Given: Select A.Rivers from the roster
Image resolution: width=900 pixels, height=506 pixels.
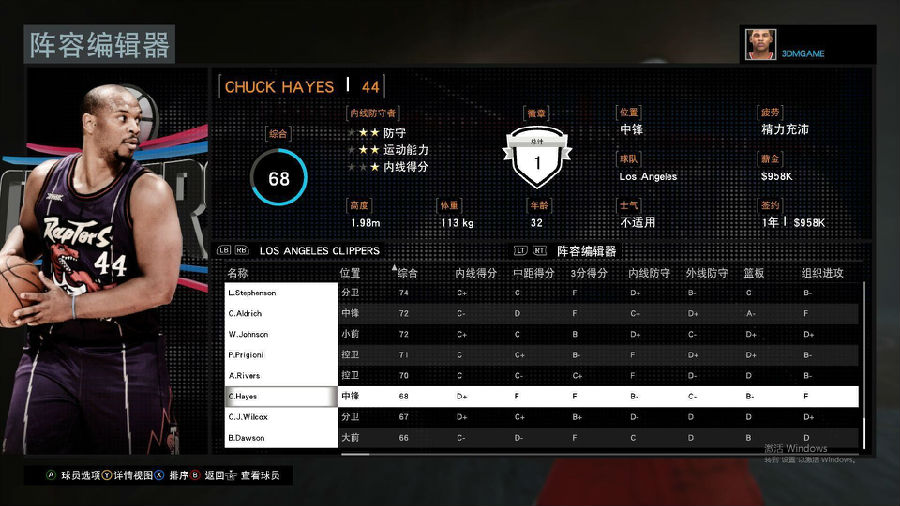Looking at the screenshot, I should click(281, 375).
